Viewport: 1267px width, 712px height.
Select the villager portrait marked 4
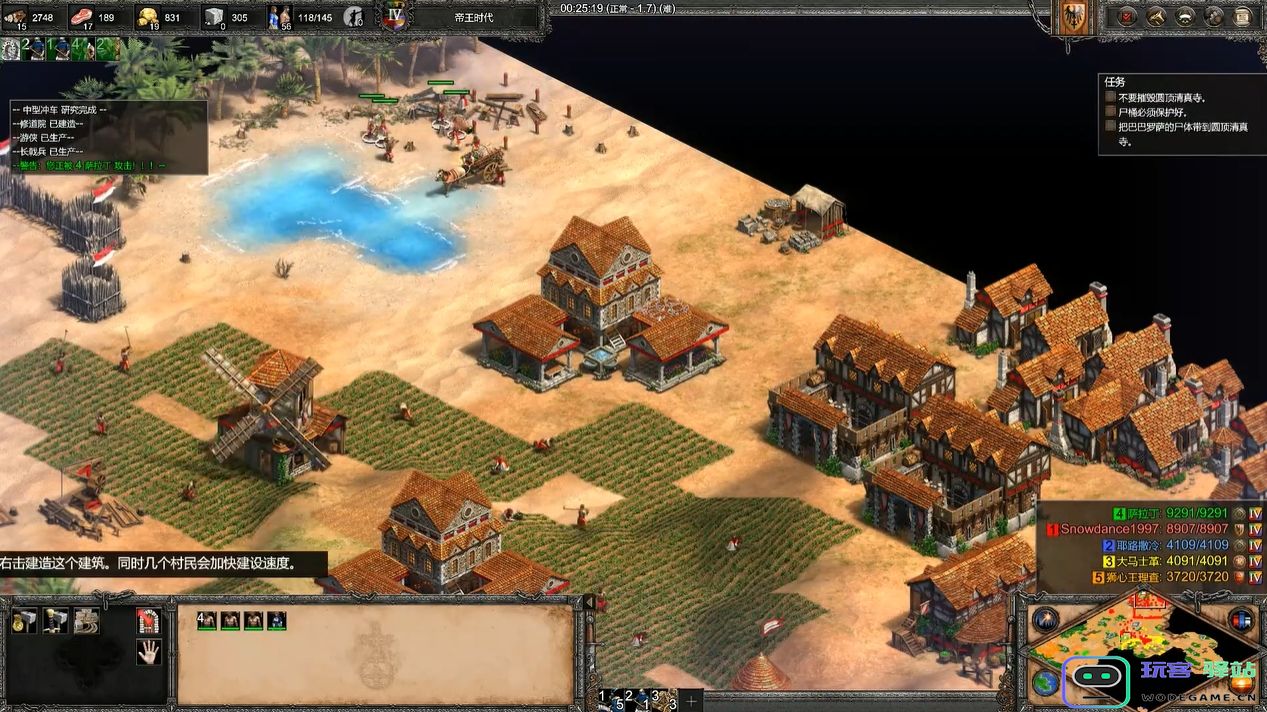(206, 621)
